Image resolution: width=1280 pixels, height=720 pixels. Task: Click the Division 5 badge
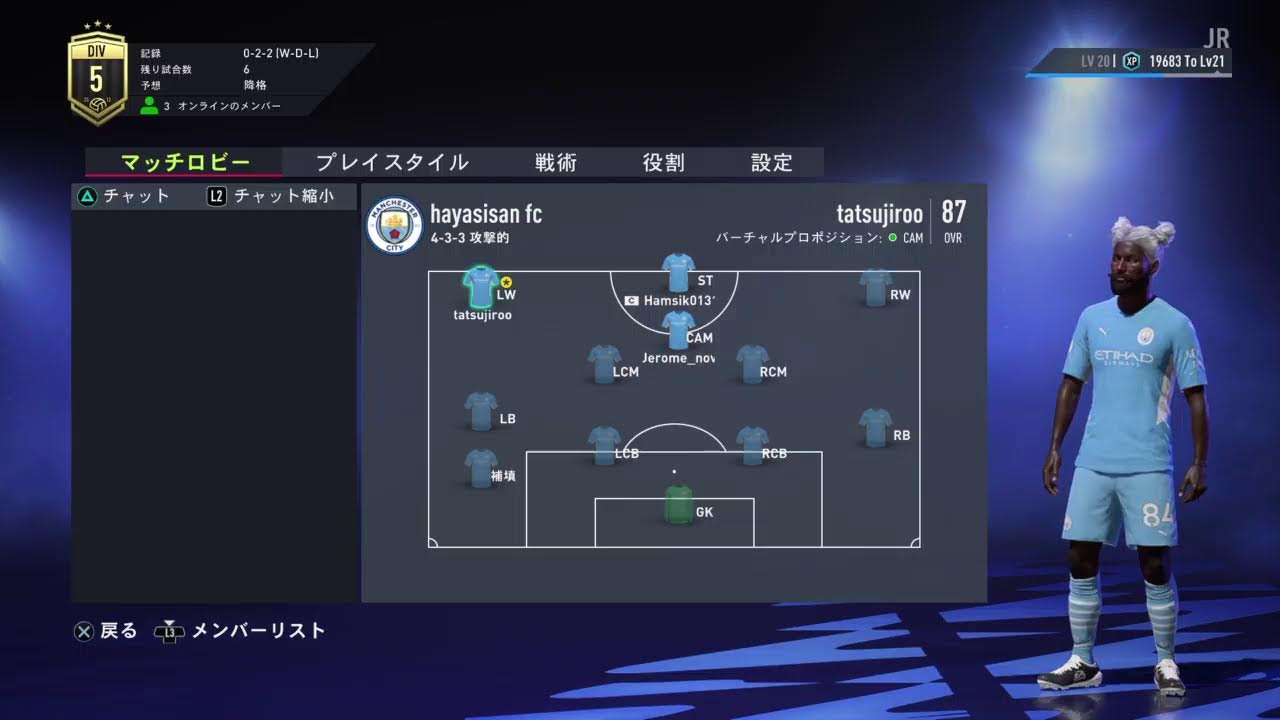point(97,78)
